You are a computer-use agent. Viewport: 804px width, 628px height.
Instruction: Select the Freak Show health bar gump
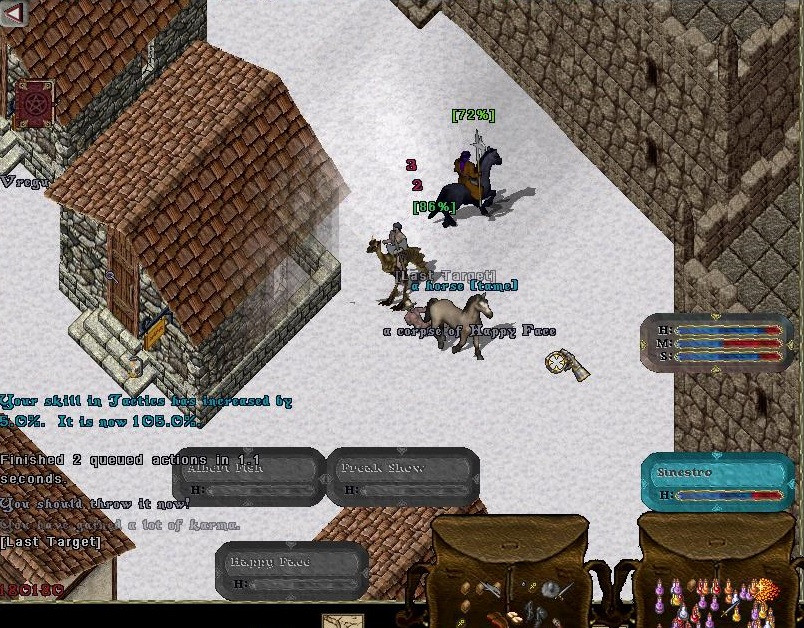(403, 477)
